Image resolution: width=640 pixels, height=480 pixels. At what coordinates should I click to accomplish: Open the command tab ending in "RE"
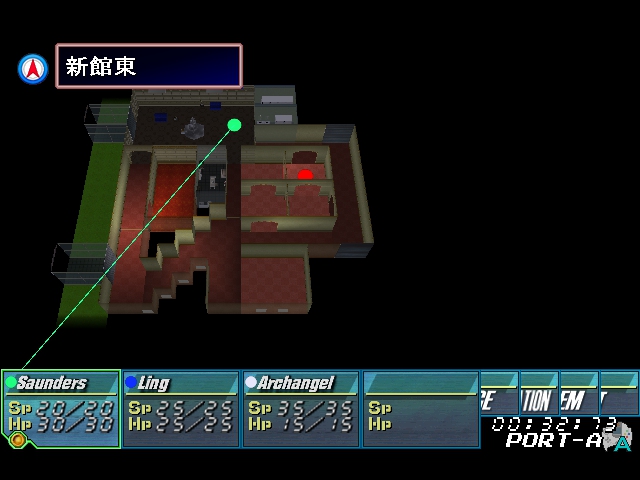coord(498,401)
